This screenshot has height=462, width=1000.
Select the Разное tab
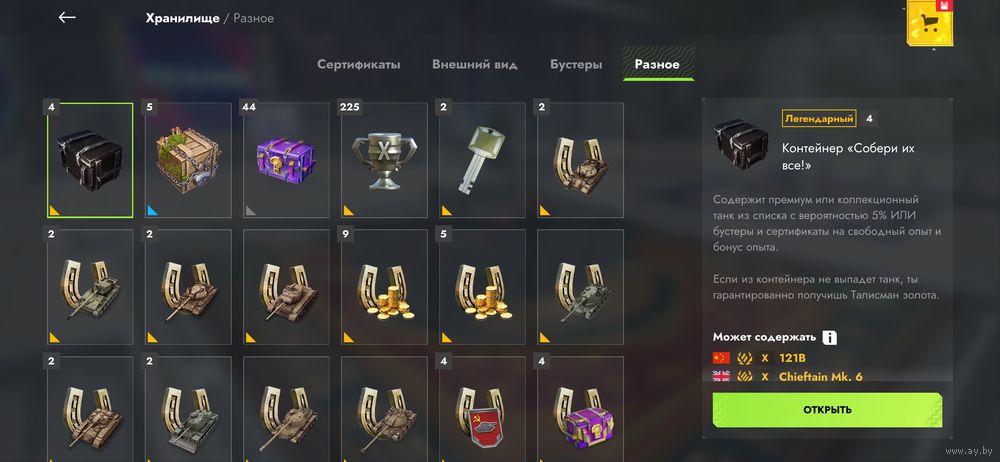coord(657,64)
